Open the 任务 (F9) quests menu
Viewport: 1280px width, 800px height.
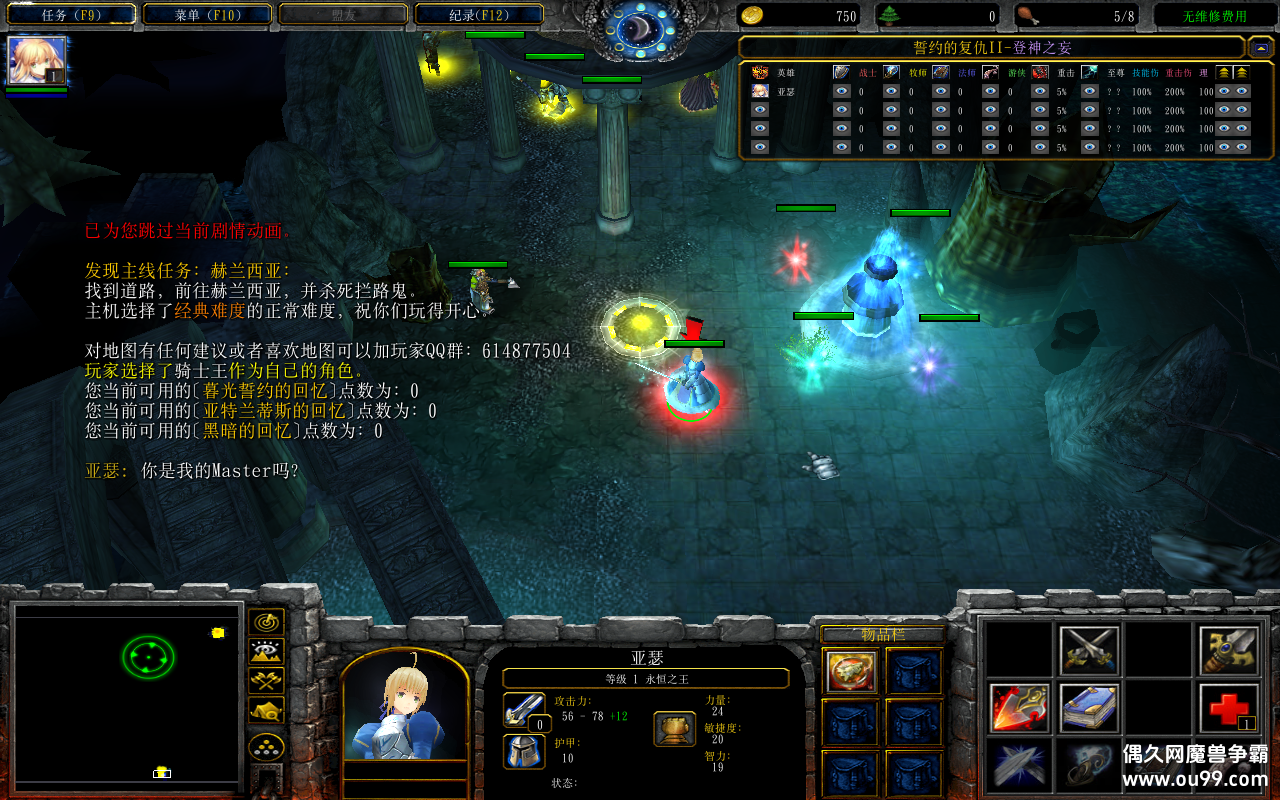point(73,15)
